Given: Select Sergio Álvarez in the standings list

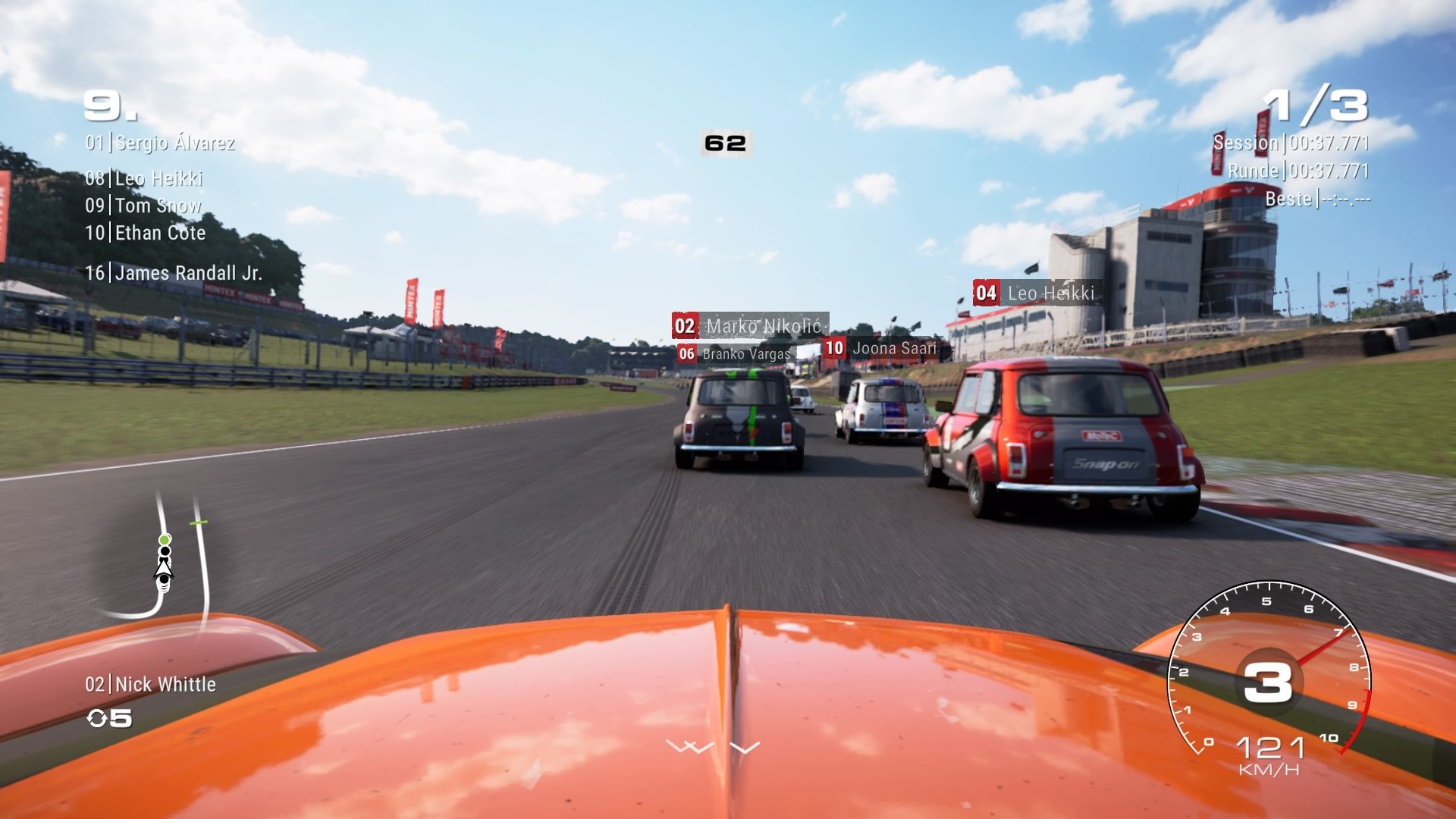Looking at the screenshot, I should 160,143.
